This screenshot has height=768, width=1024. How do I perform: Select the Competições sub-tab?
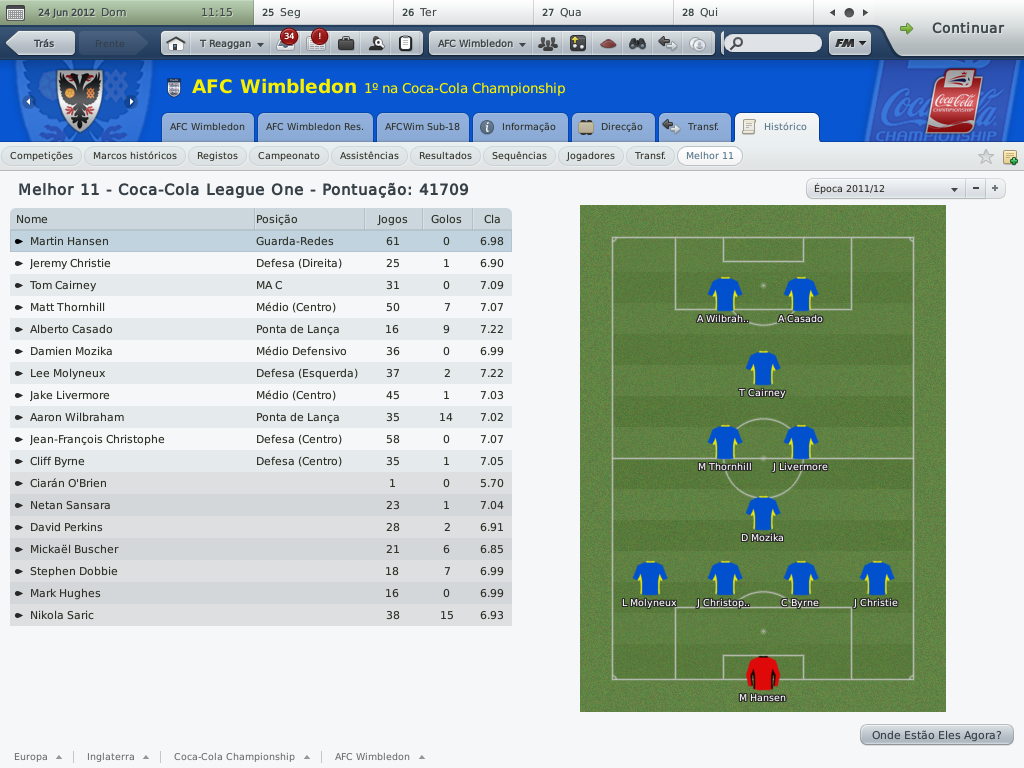[41, 156]
